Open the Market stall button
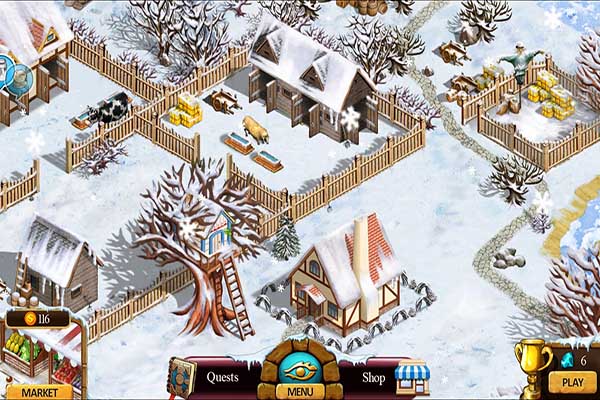This screenshot has width=600, height=400. click(x=39, y=391)
